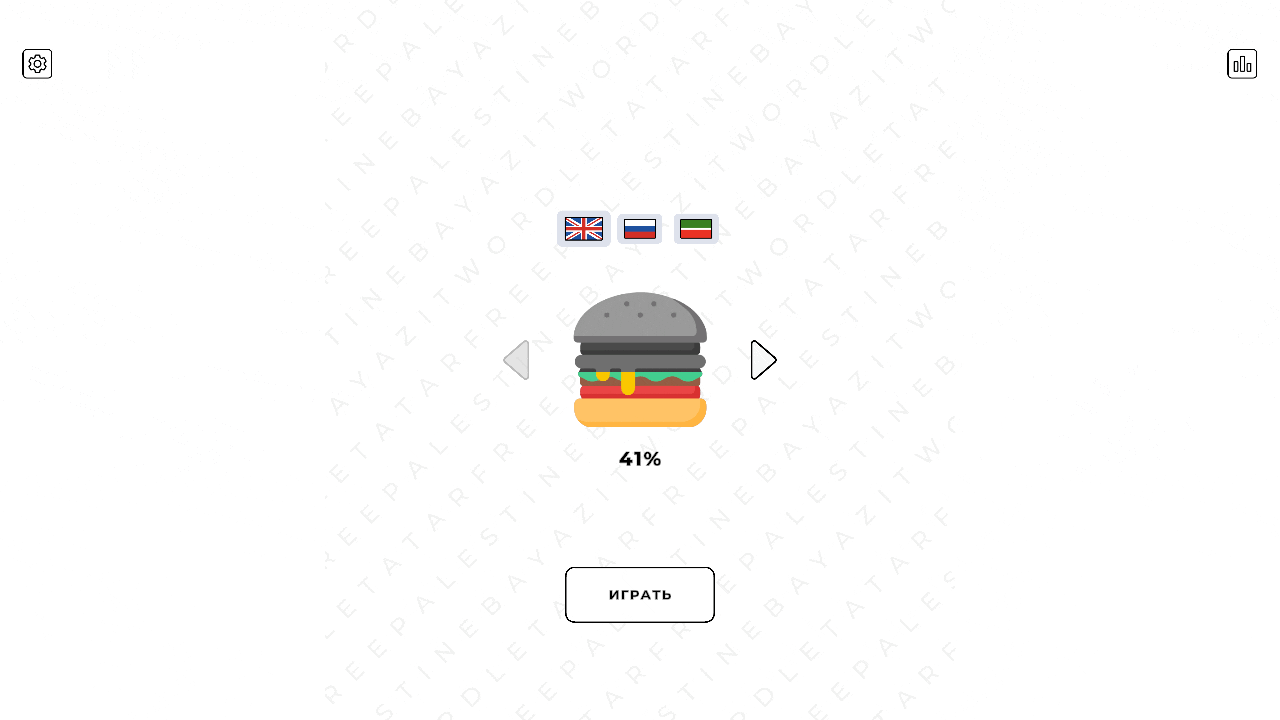
Task: Select the Russian flag language option
Action: tap(639, 229)
